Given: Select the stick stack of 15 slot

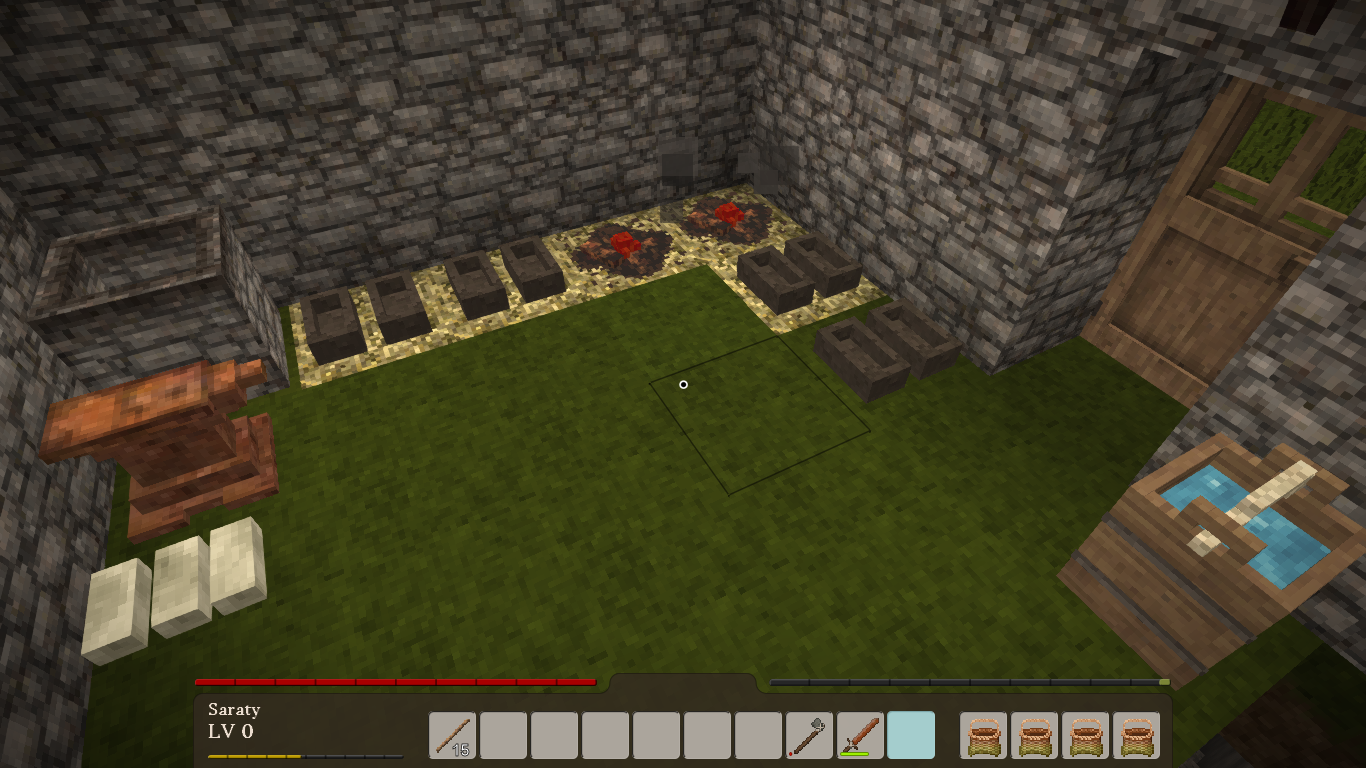Looking at the screenshot, I should click(x=453, y=735).
